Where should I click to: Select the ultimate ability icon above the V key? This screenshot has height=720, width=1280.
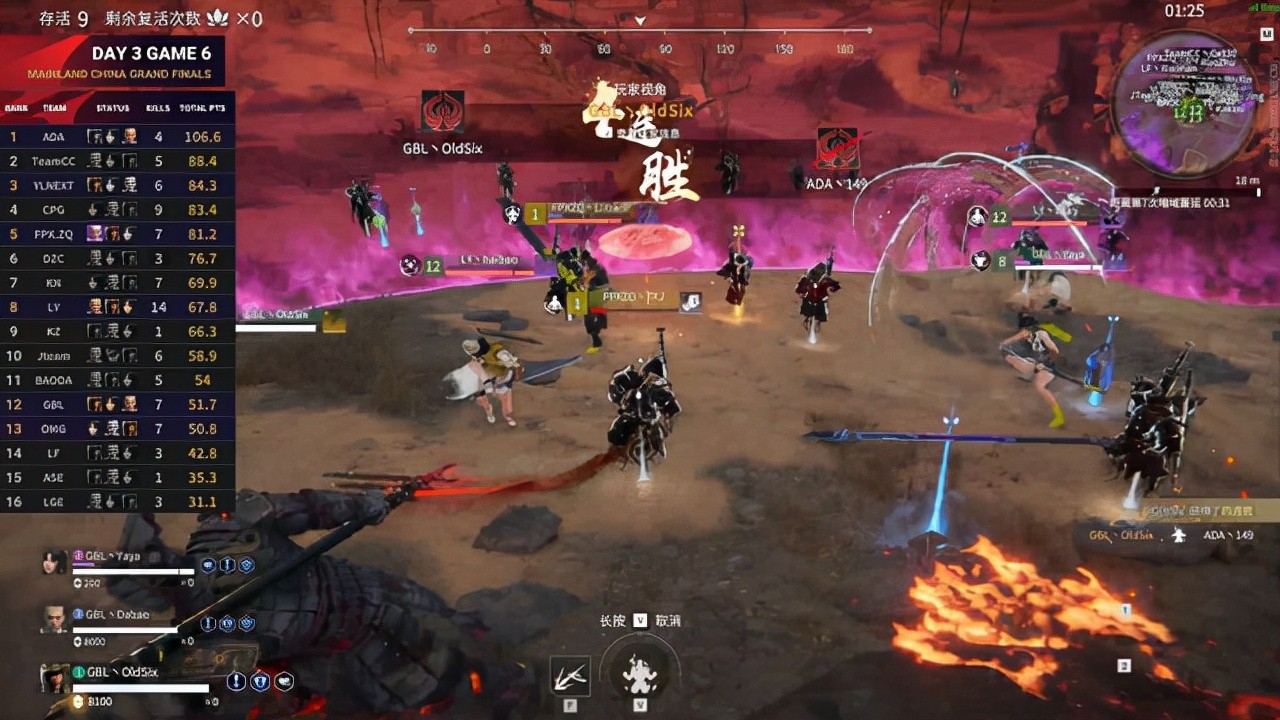pos(639,675)
